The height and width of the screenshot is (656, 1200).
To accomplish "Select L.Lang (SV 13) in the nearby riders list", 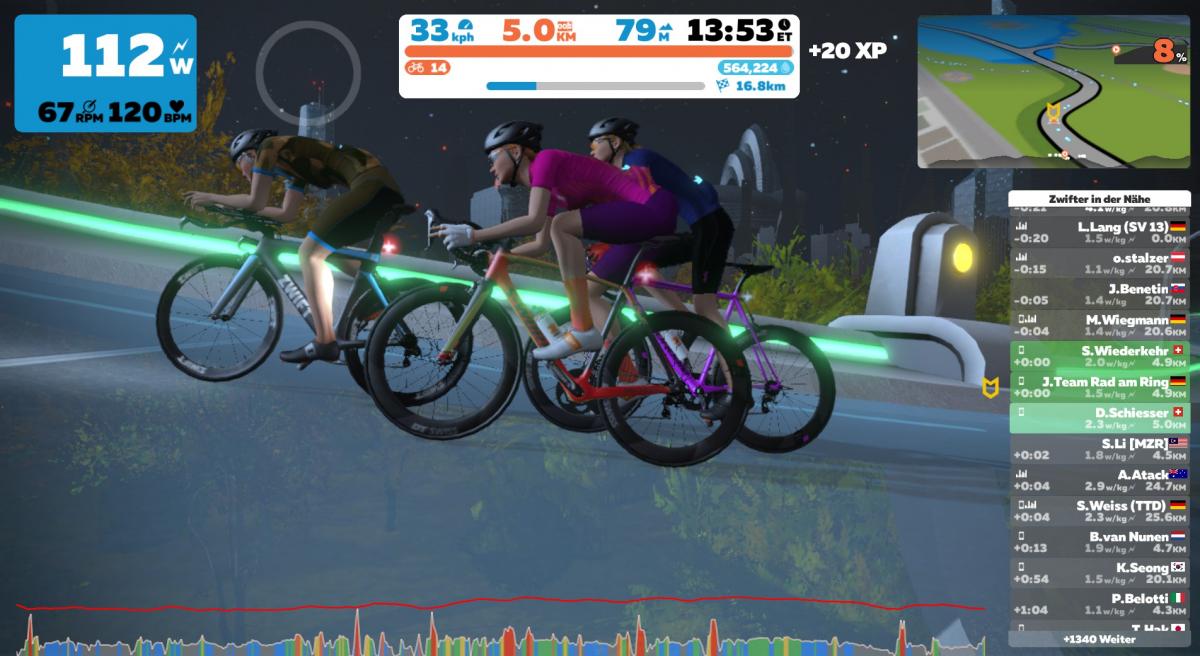I will [x=1099, y=232].
